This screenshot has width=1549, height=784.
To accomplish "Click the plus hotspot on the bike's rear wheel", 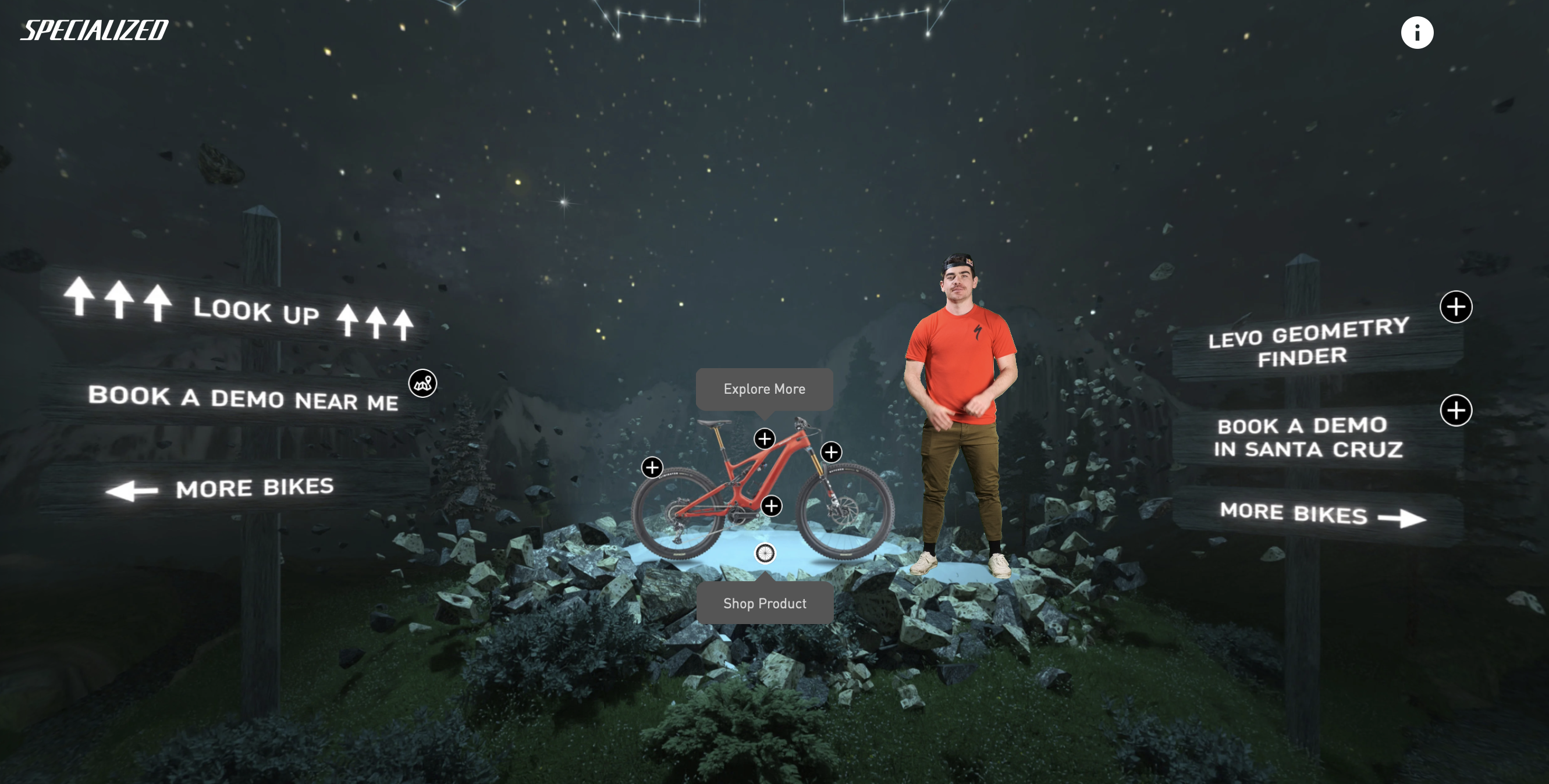I will point(652,467).
